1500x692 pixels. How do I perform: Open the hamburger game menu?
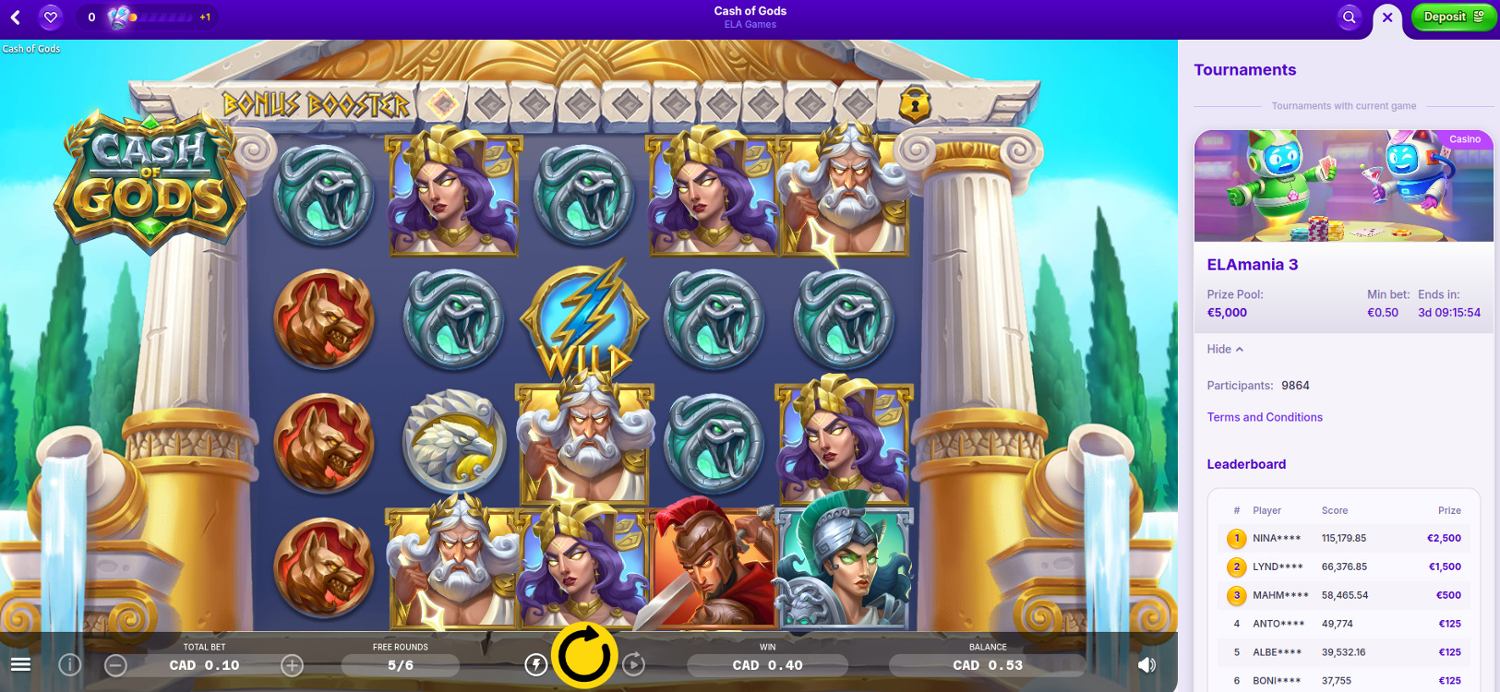point(20,665)
